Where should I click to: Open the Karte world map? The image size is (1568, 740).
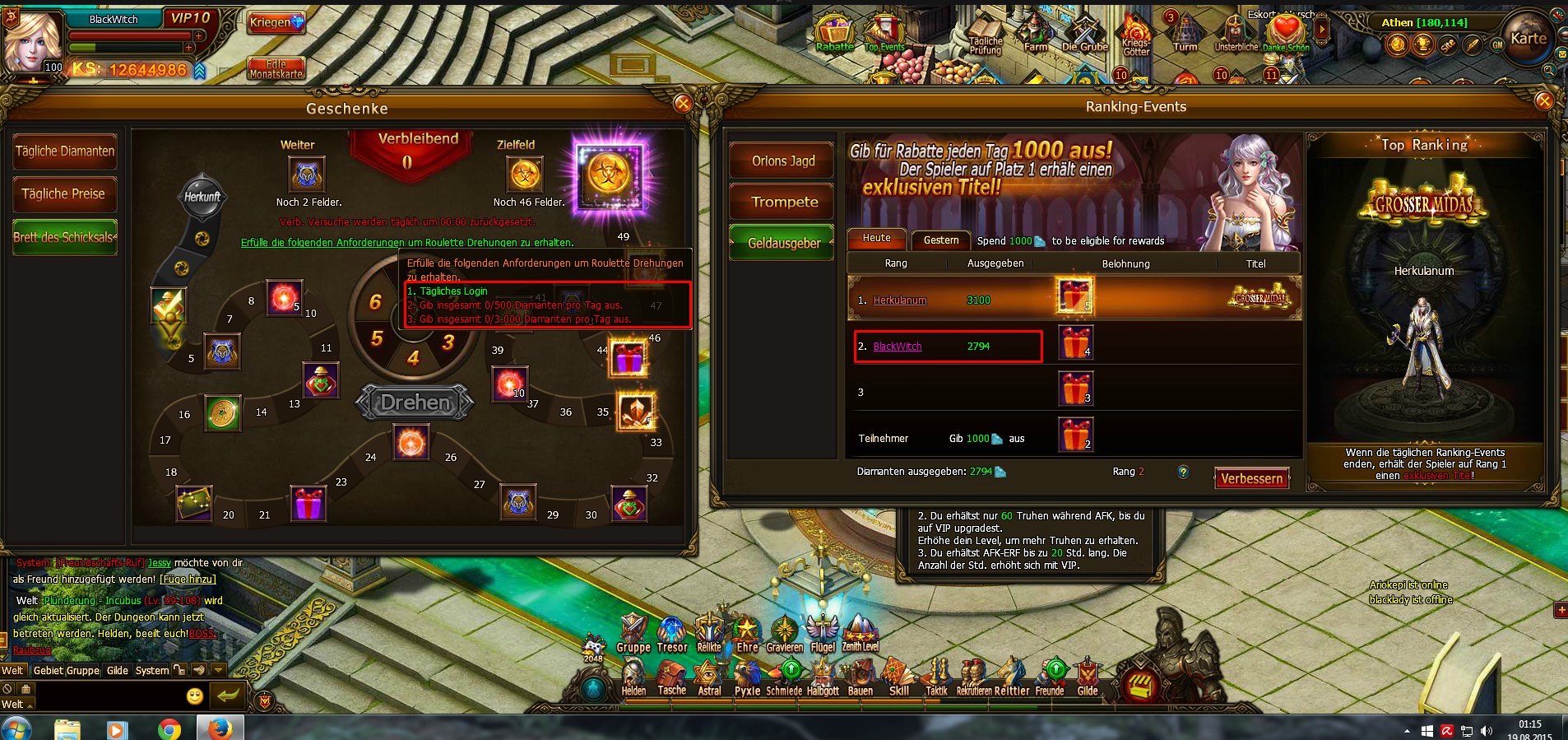(x=1528, y=39)
